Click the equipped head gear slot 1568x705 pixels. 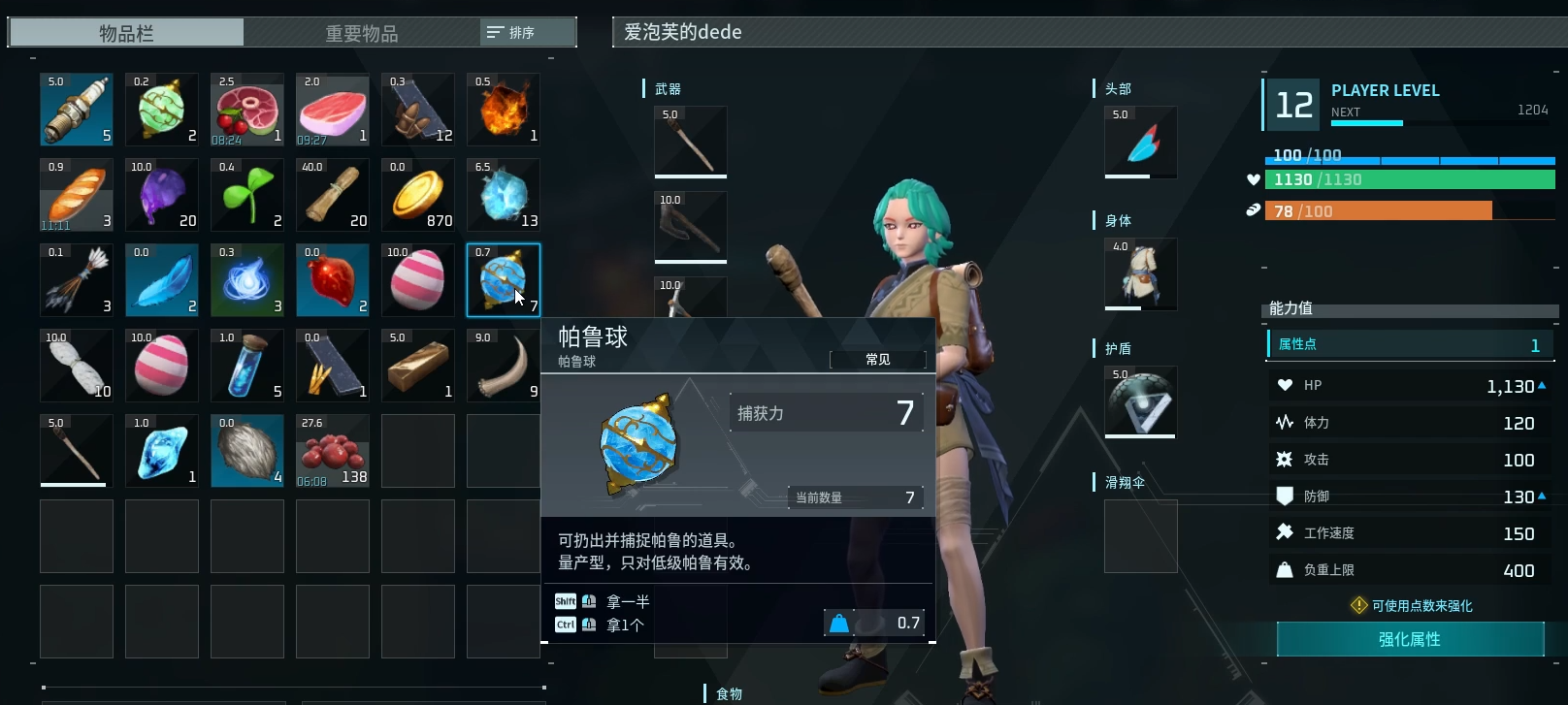[x=1140, y=142]
